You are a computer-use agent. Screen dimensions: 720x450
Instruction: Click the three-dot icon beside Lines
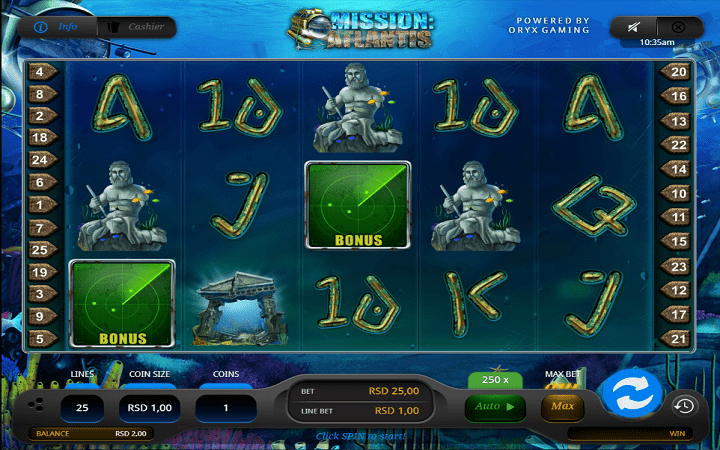[x=36, y=405]
